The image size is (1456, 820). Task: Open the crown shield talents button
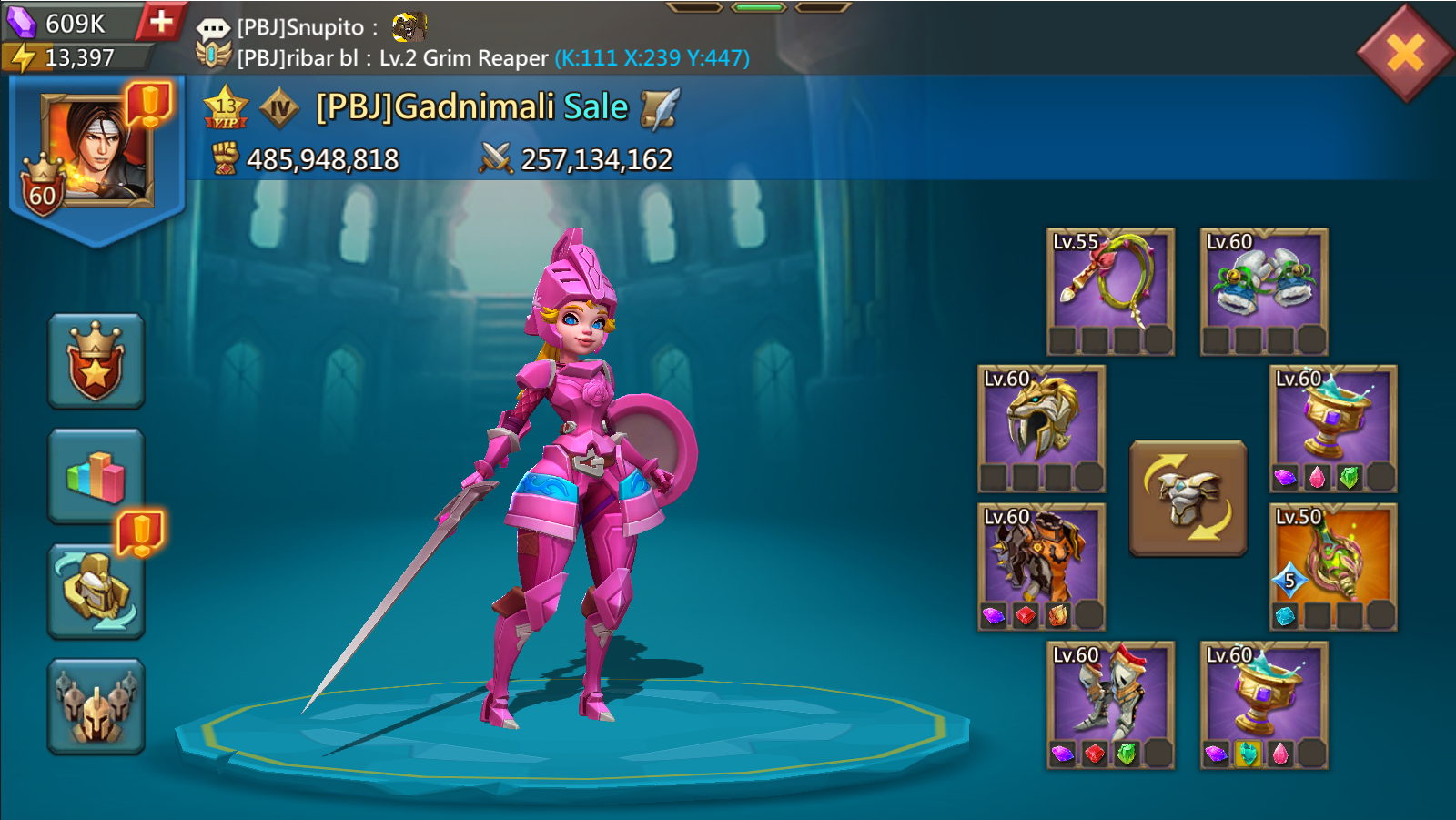click(96, 361)
